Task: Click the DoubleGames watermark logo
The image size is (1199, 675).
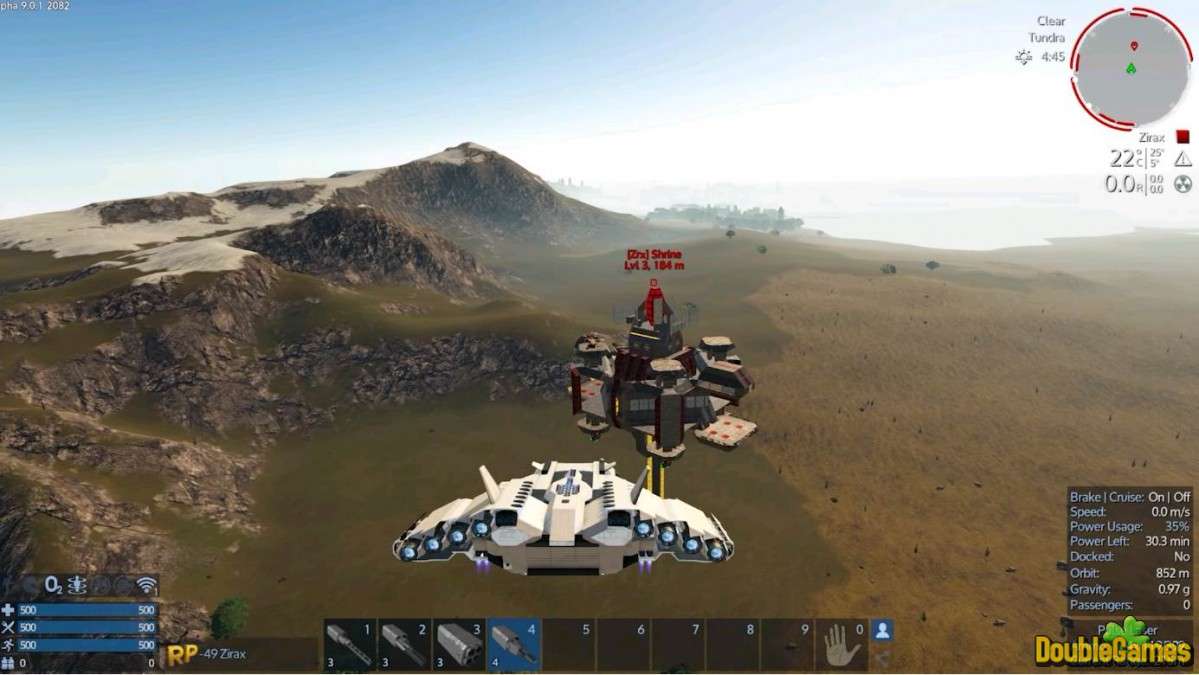Action: pyautogui.click(x=1112, y=647)
